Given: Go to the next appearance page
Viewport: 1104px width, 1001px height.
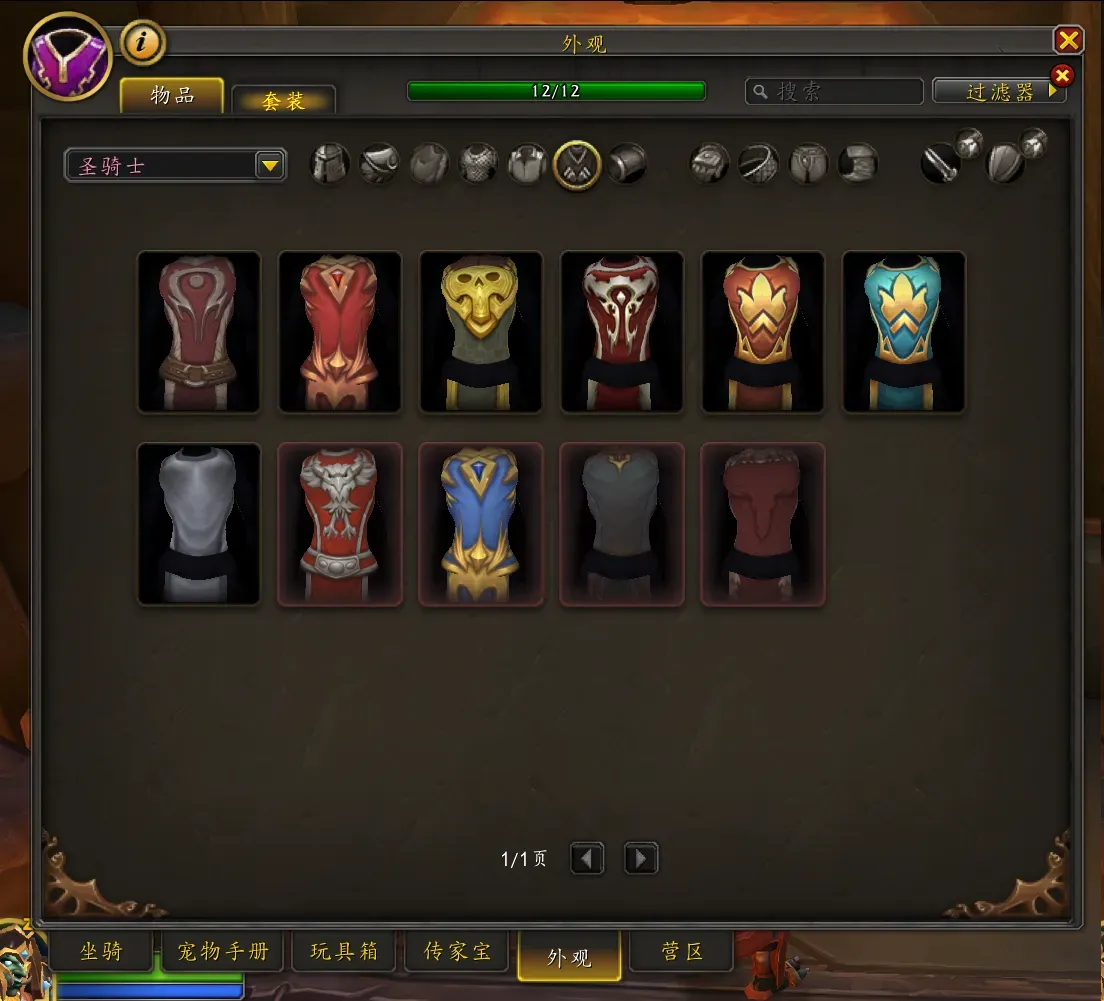Looking at the screenshot, I should point(641,859).
